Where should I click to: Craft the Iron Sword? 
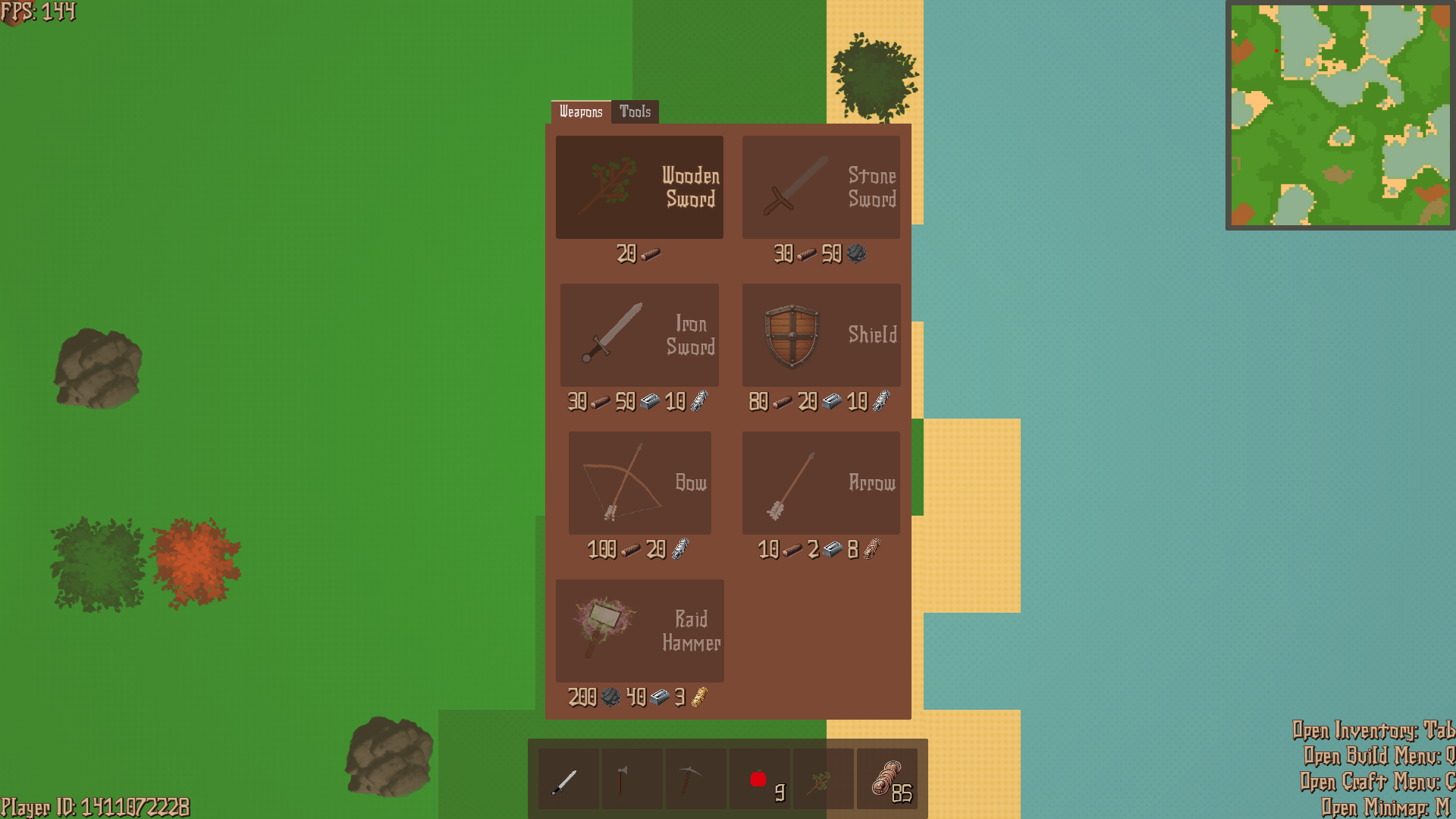(x=639, y=334)
